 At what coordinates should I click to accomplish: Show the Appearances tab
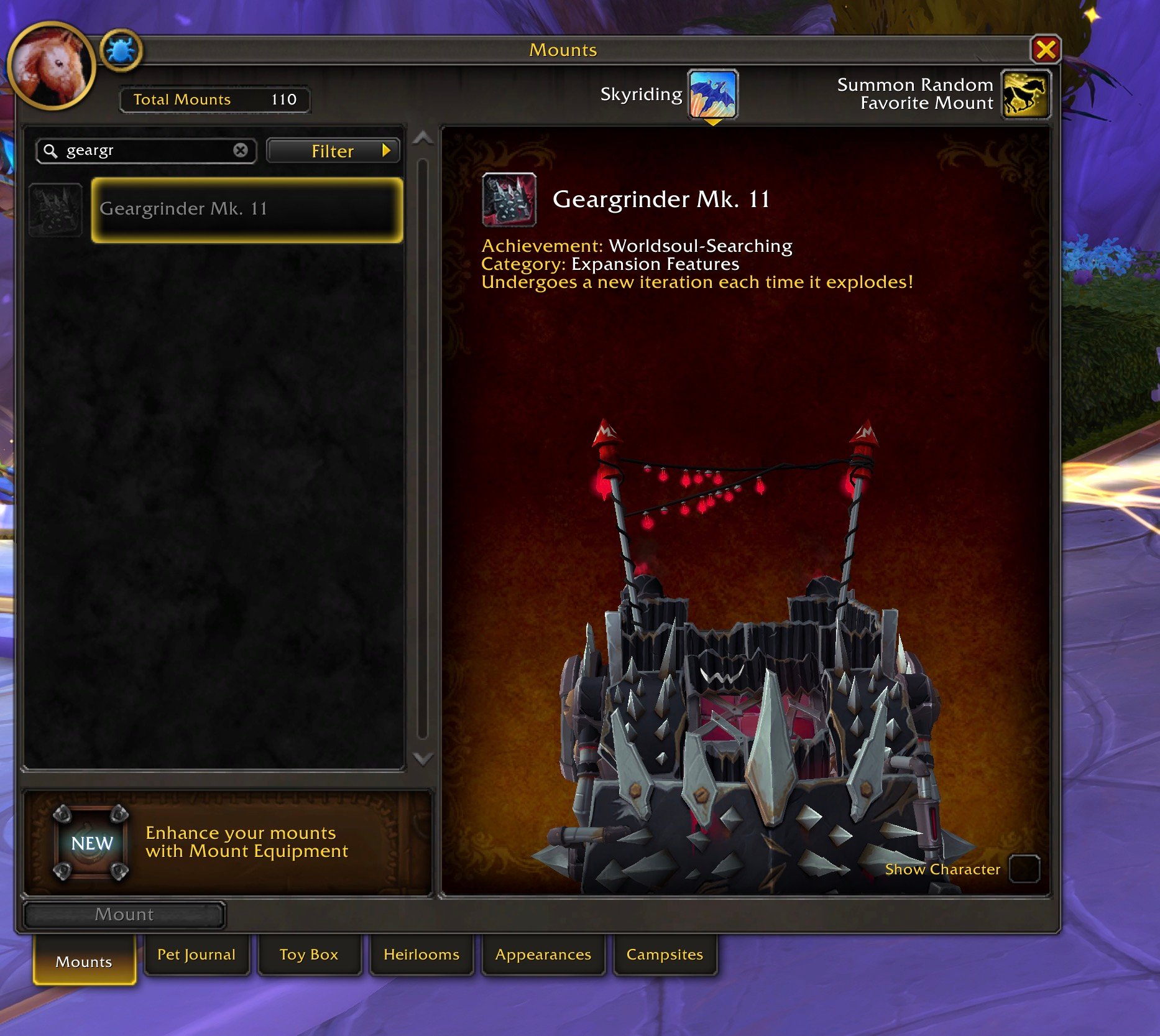(x=543, y=955)
